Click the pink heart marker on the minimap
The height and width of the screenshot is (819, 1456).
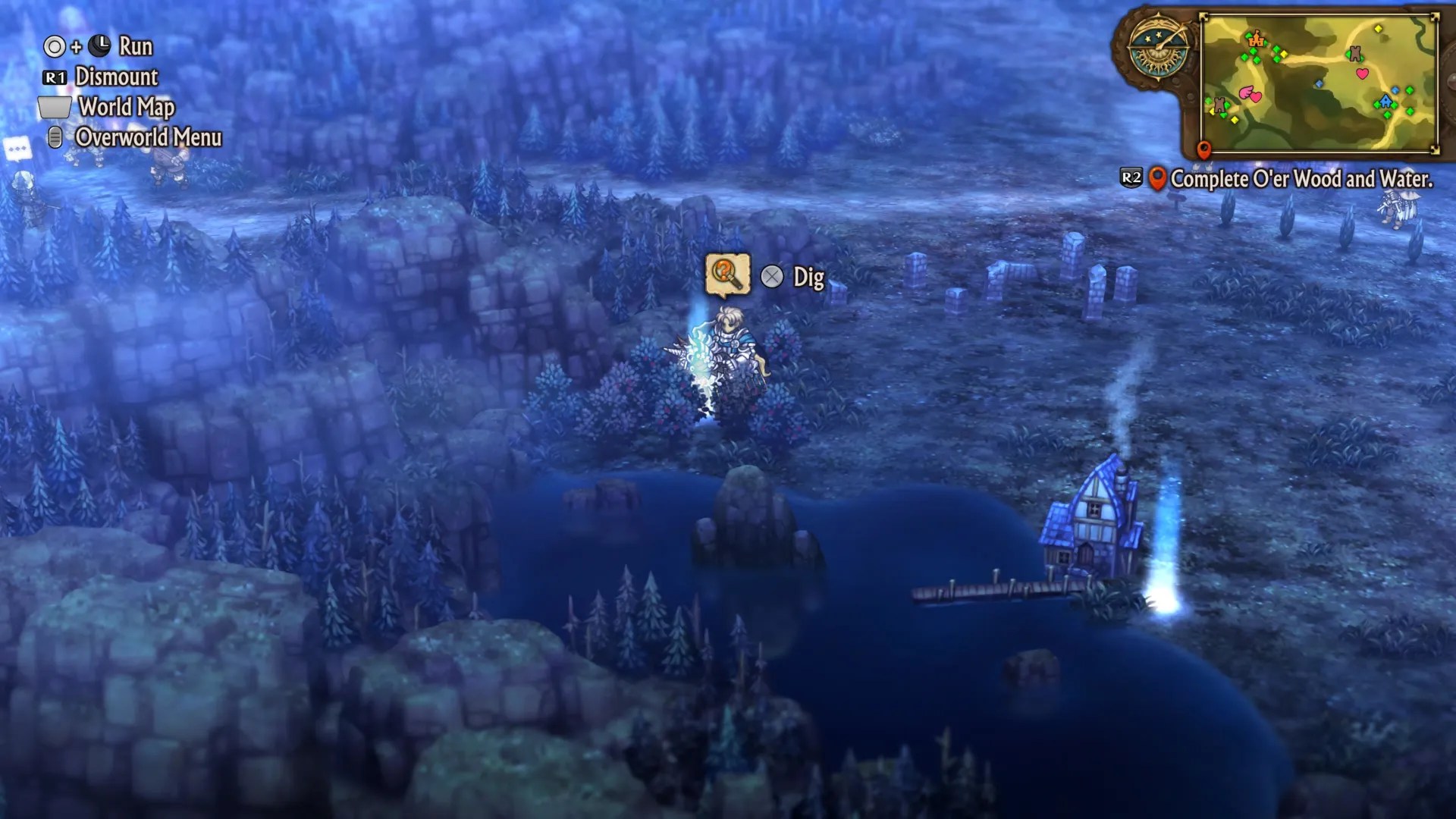1362,74
